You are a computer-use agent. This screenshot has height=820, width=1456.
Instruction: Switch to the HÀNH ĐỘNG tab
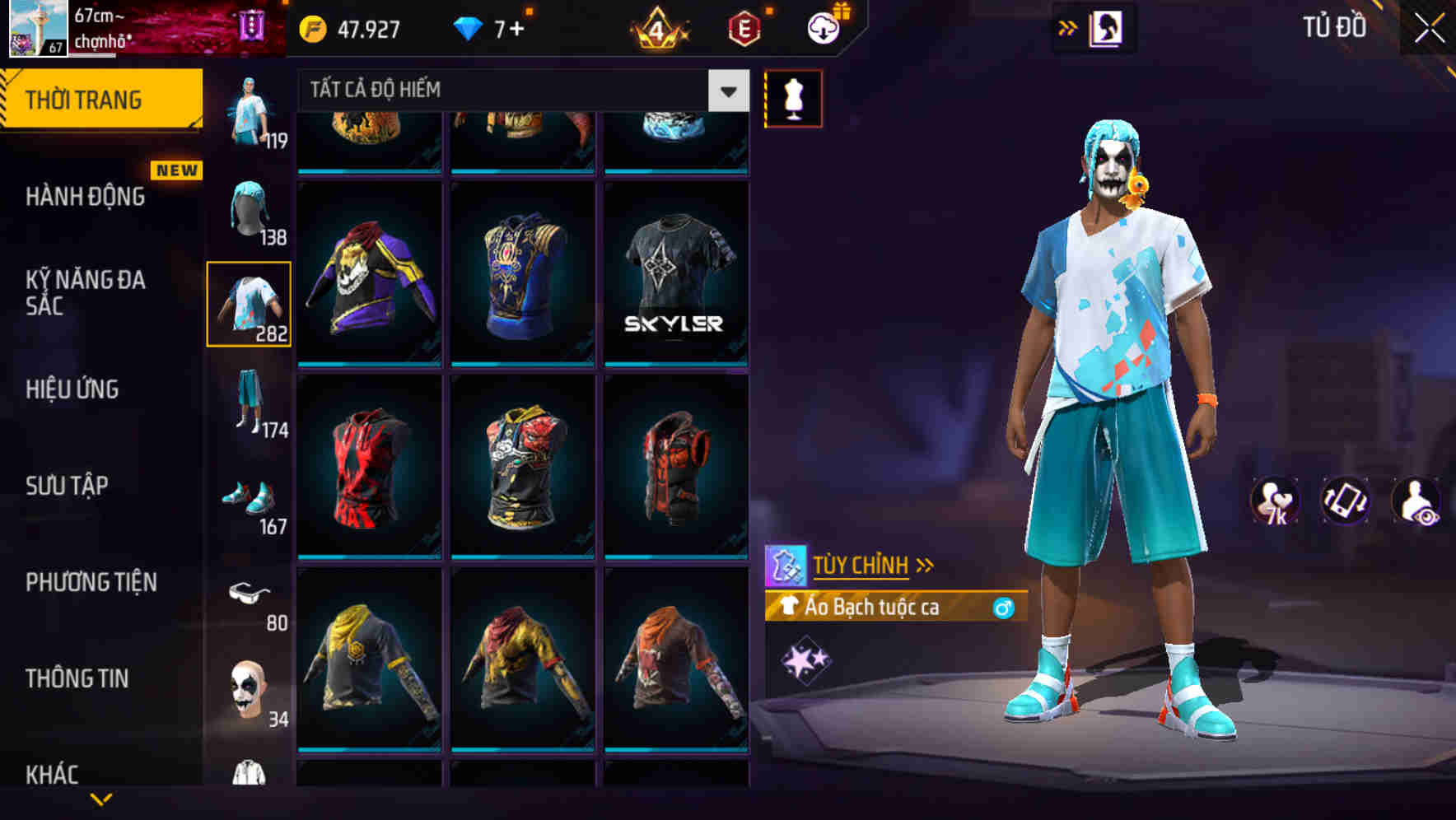[x=86, y=198]
